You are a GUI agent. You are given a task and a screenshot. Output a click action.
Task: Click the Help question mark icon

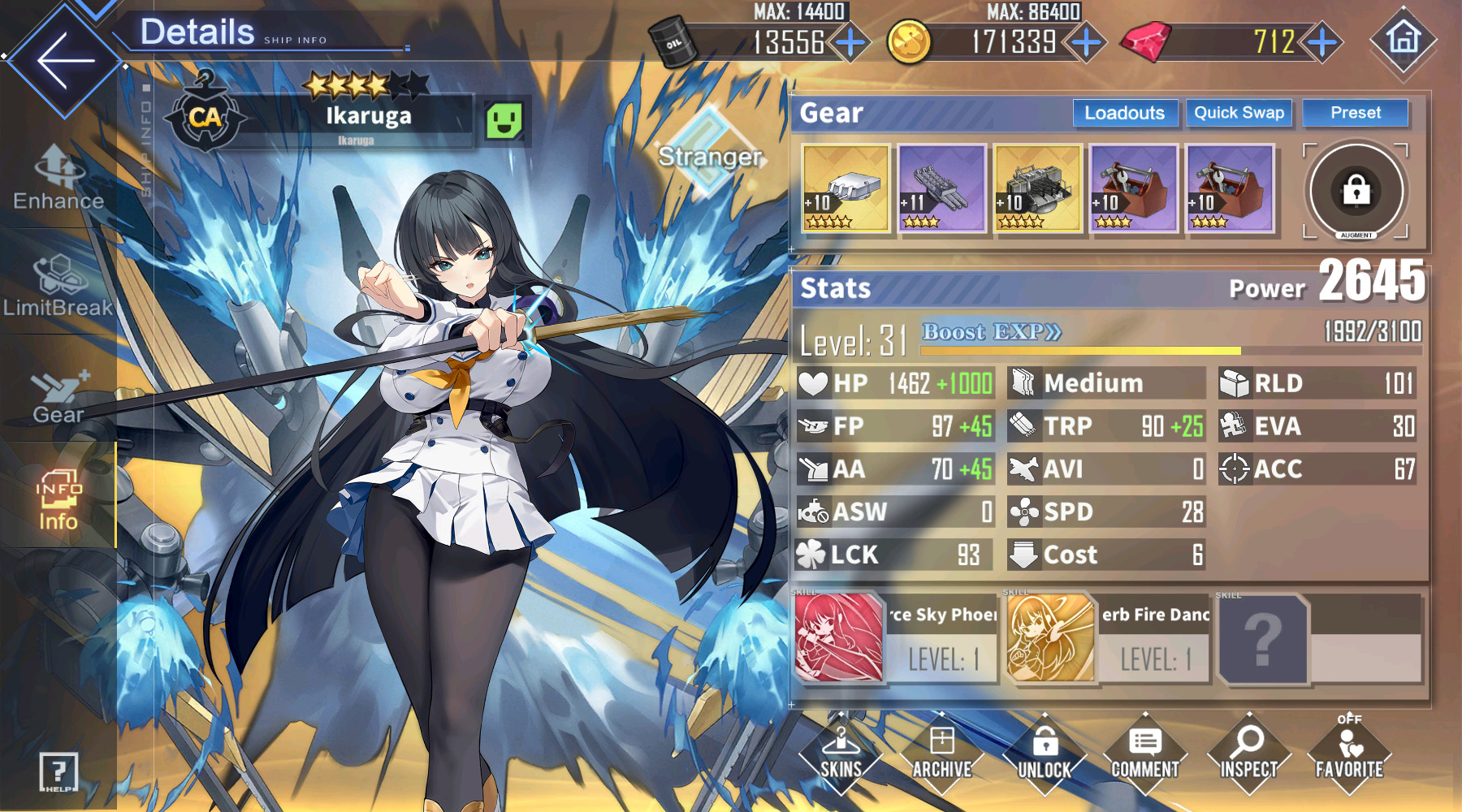[58, 771]
